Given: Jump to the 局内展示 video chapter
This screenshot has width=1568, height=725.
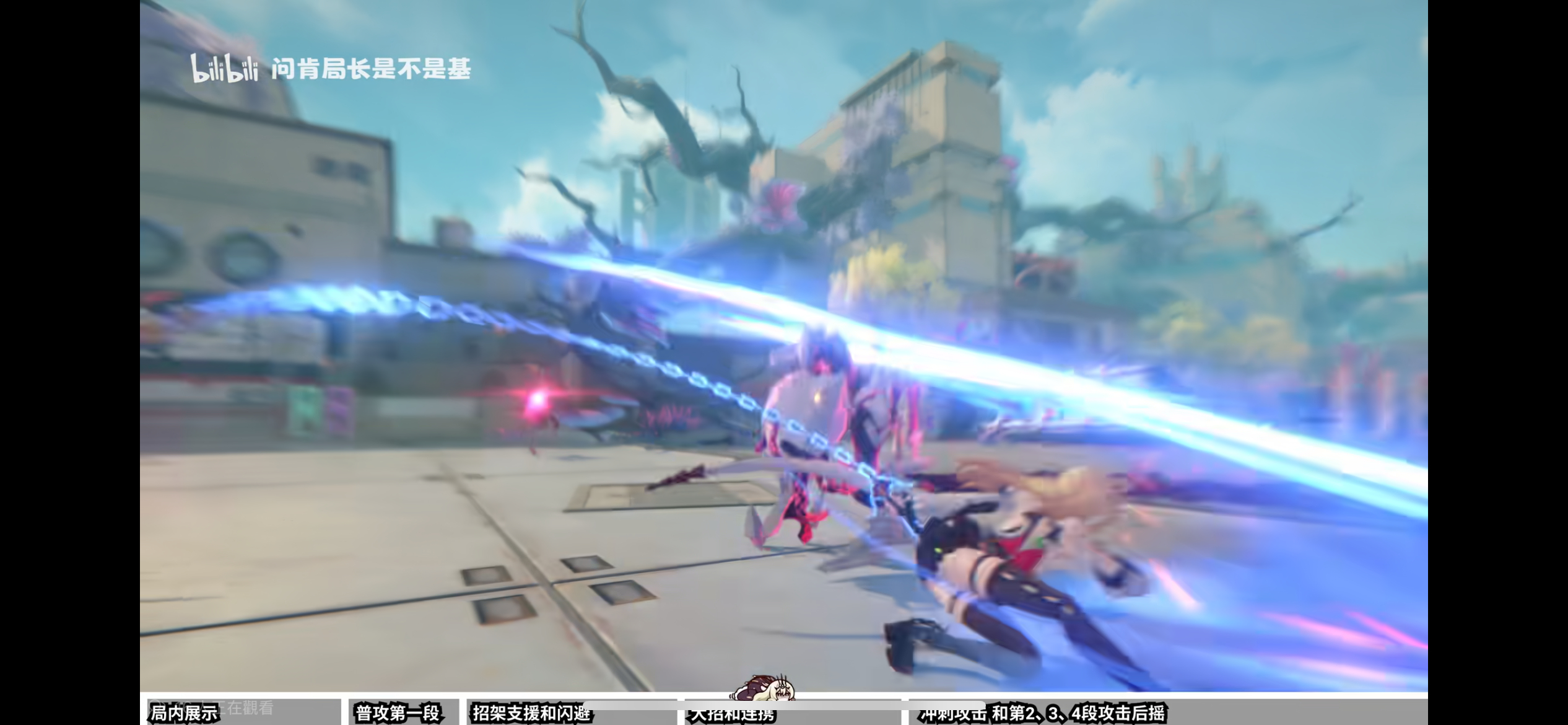Looking at the screenshot, I should pyautogui.click(x=186, y=713).
